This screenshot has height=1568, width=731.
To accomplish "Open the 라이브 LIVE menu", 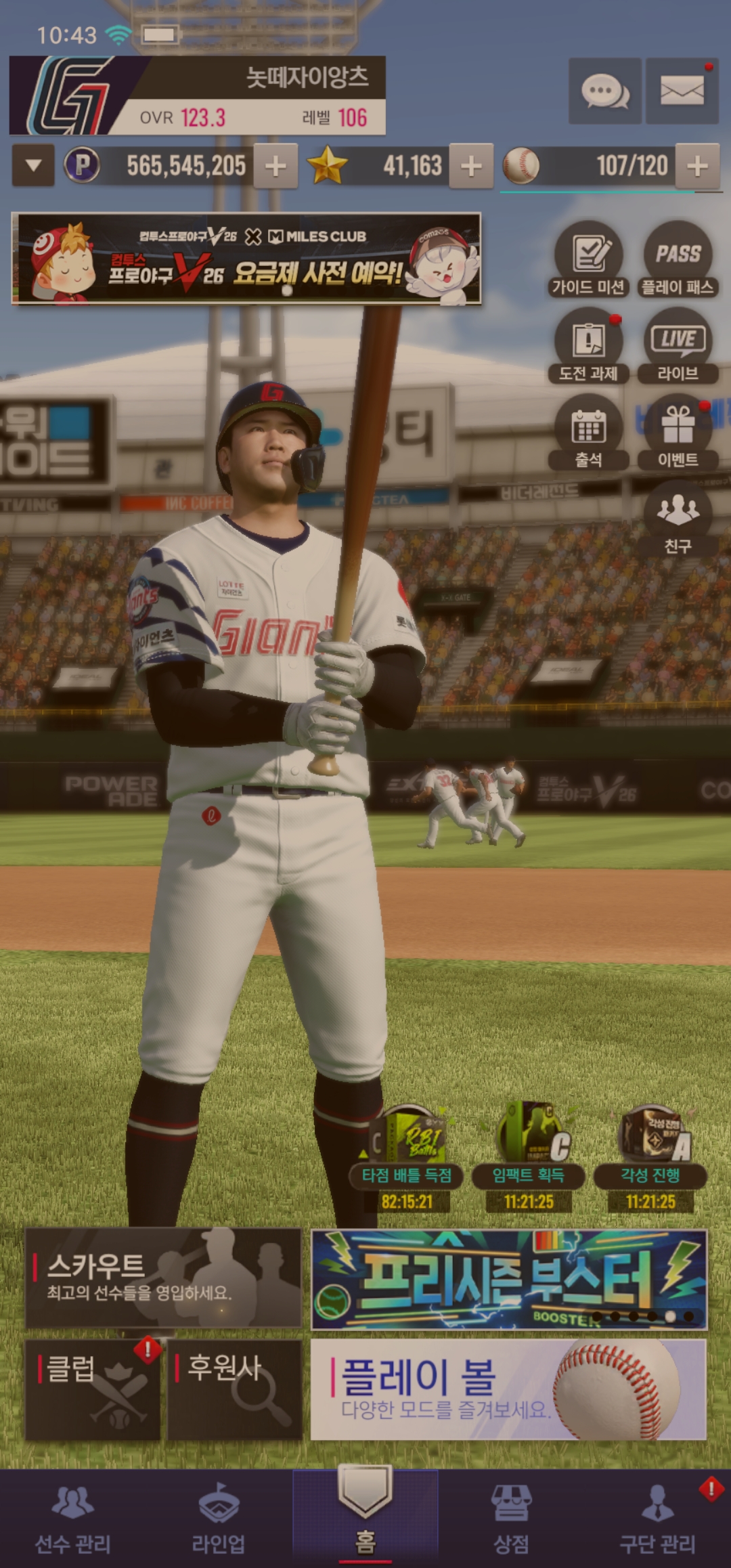I will click(x=678, y=346).
